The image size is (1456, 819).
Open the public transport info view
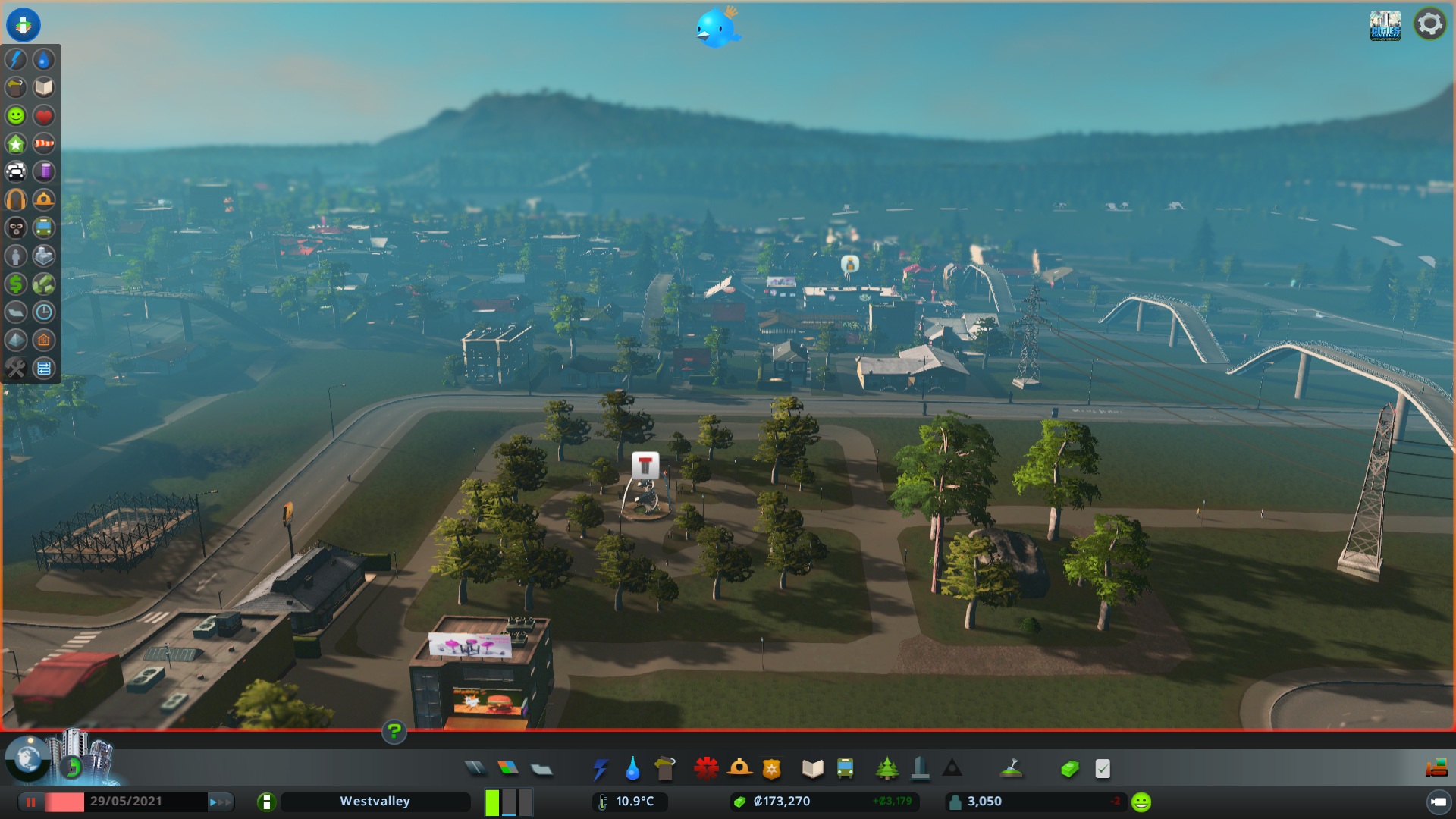(44, 228)
